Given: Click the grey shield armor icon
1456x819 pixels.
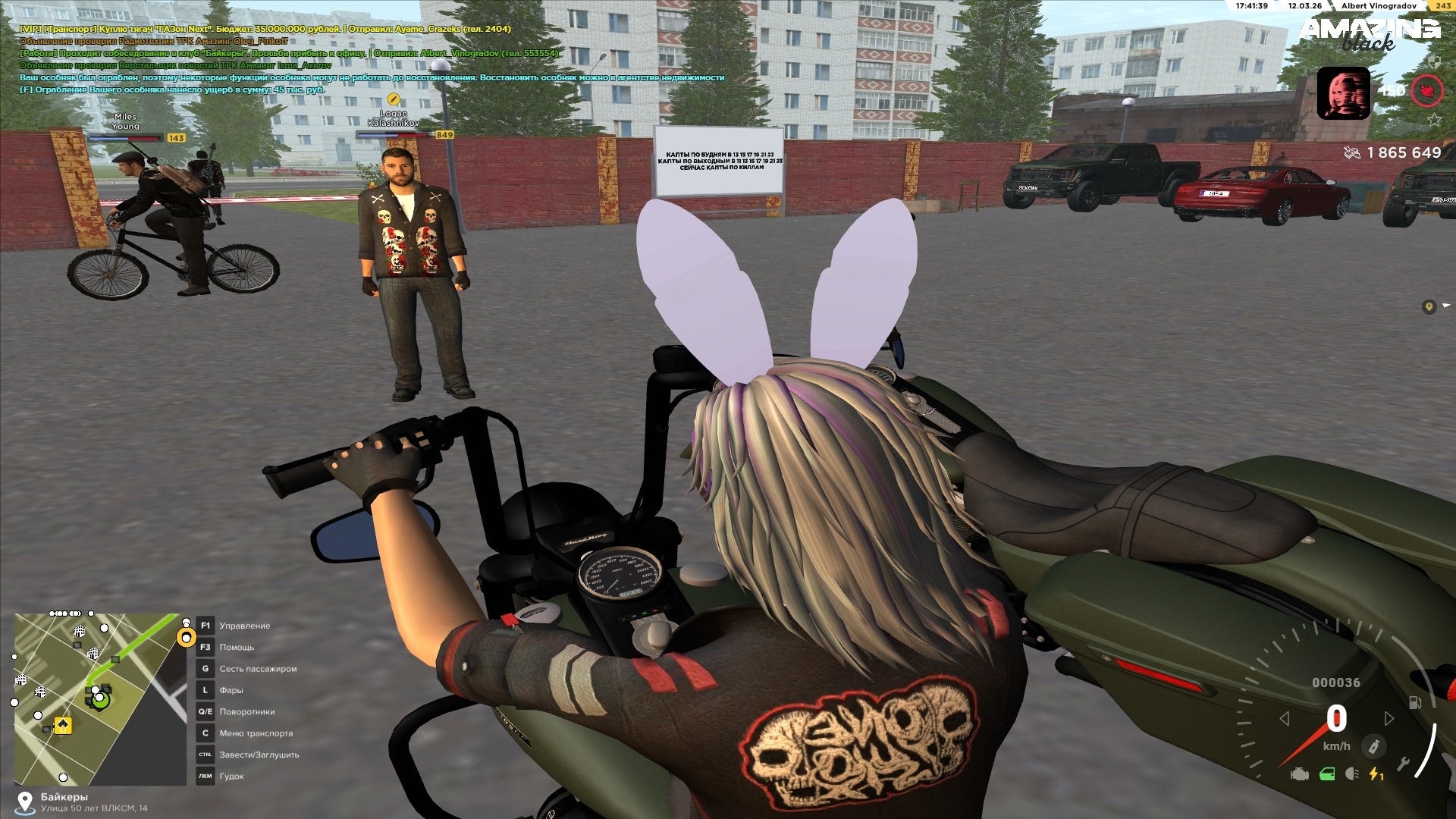Looking at the screenshot, I should click(x=1433, y=61).
